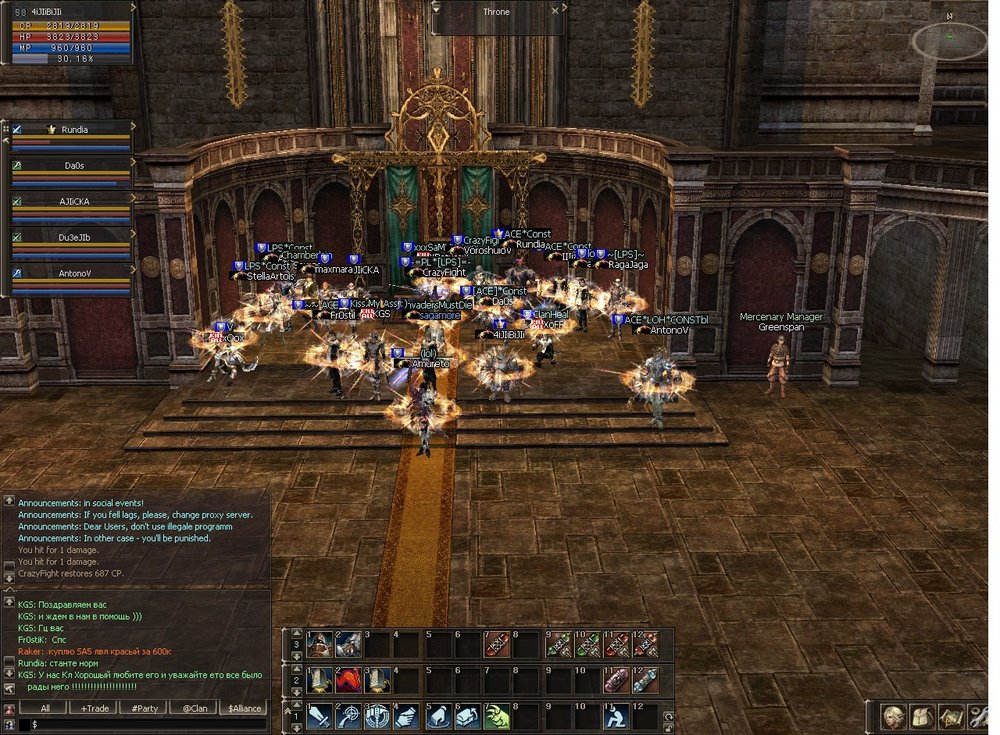
Task: Activate the red flame skill on bar 2
Action: click(348, 681)
